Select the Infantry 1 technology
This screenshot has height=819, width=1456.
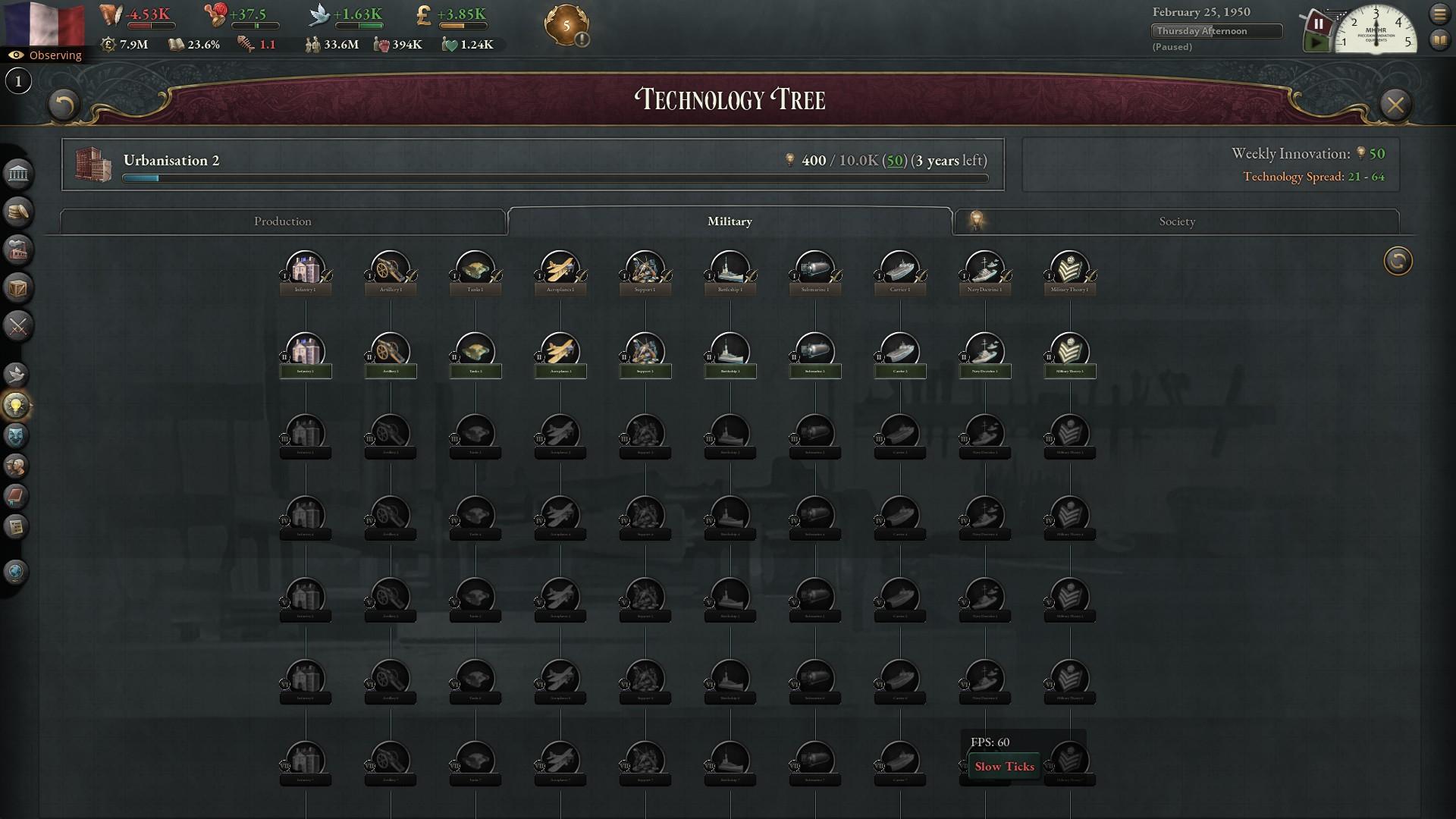[305, 271]
